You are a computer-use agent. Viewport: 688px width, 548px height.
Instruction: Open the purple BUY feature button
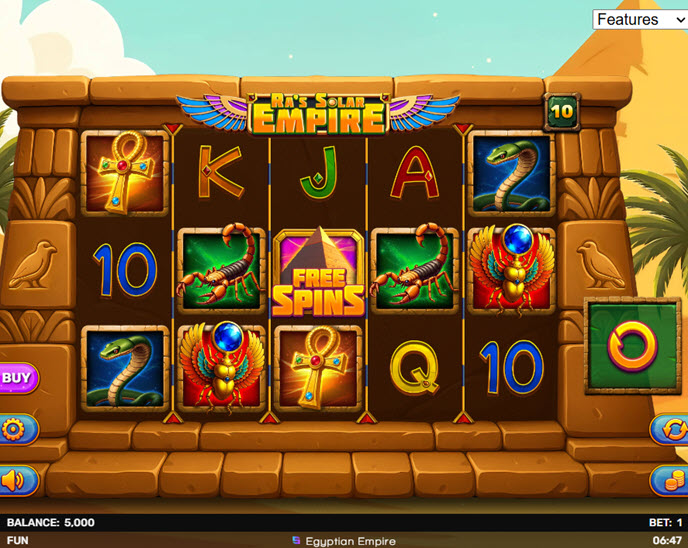coord(17,377)
